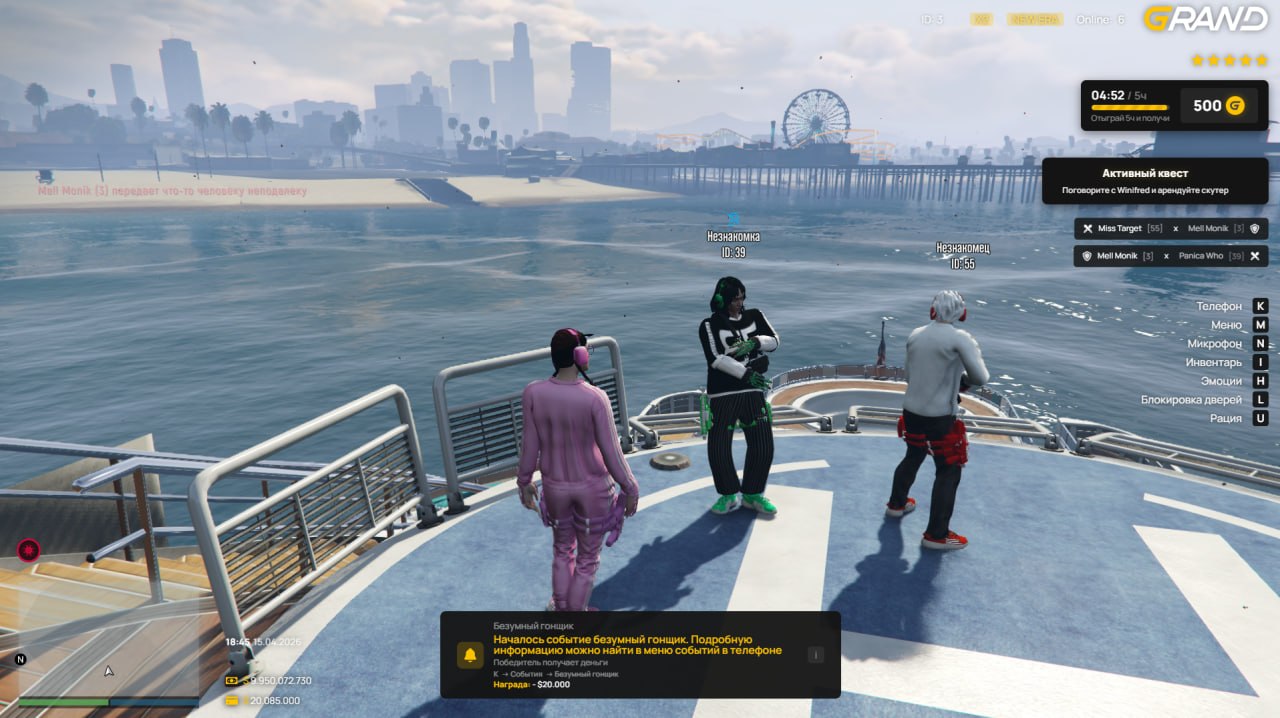Click the bank card balance icon
The width and height of the screenshot is (1280, 718).
pyautogui.click(x=232, y=701)
